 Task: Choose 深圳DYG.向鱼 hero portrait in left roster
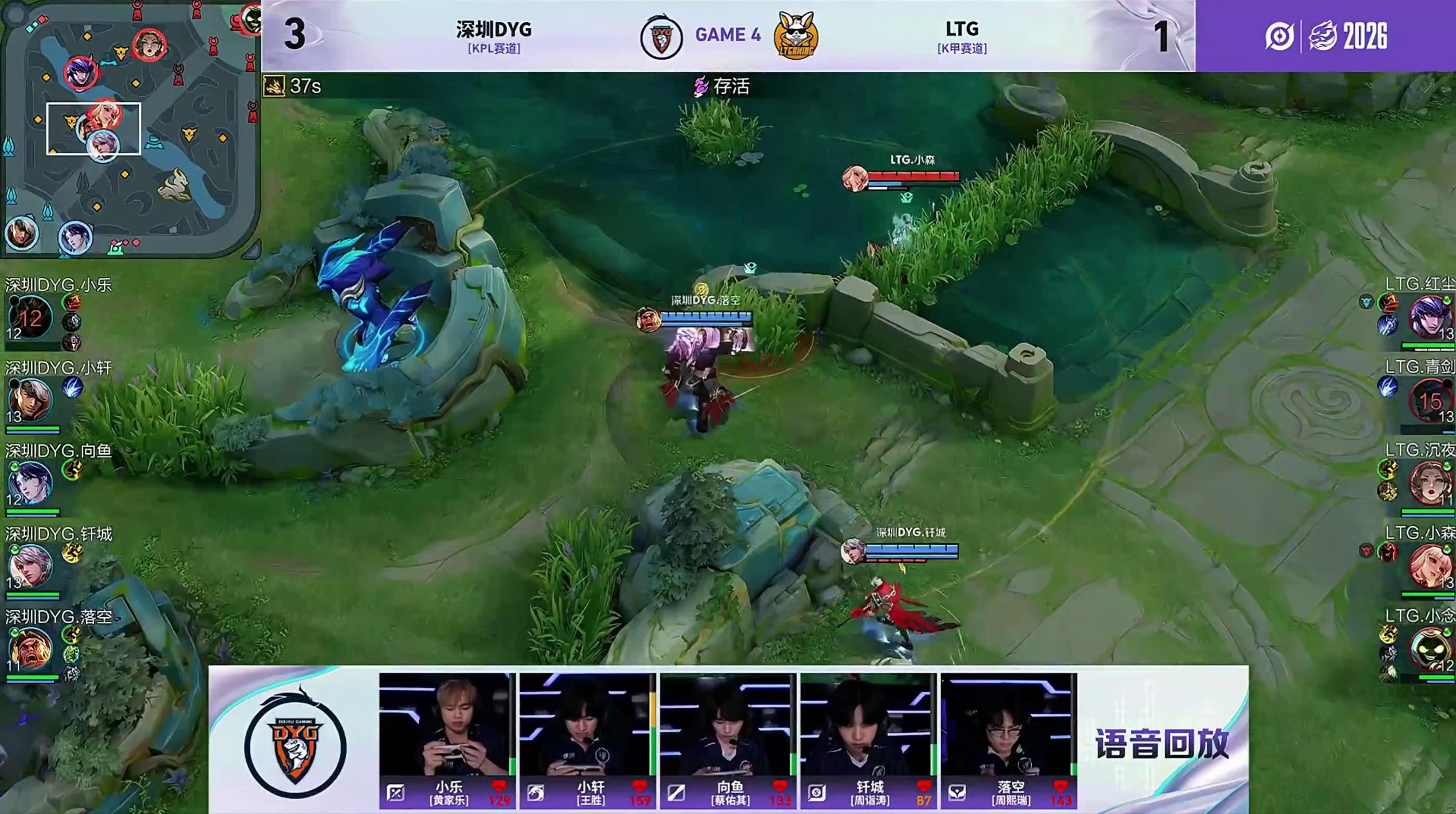click(x=30, y=483)
